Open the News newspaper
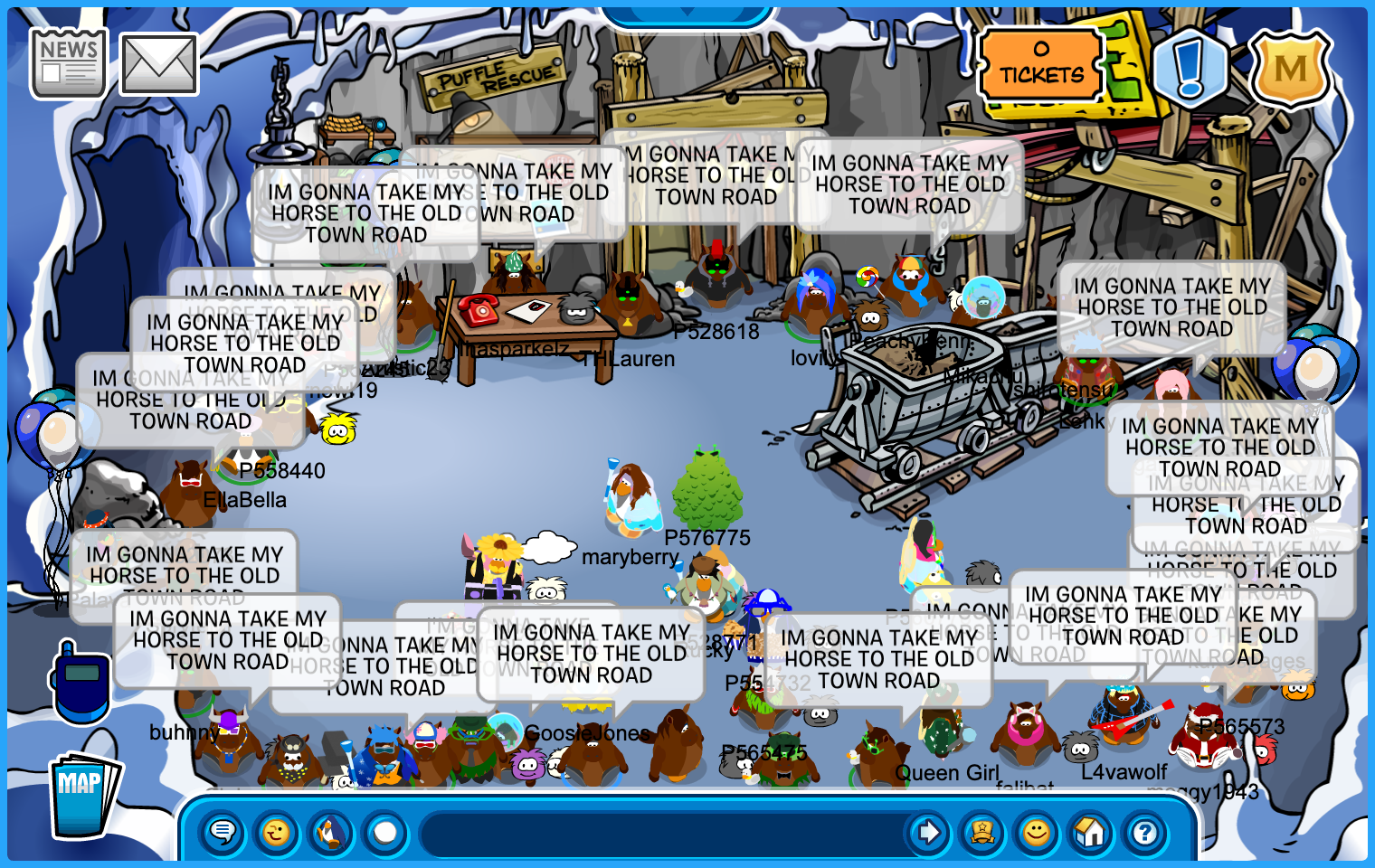 coord(68,63)
